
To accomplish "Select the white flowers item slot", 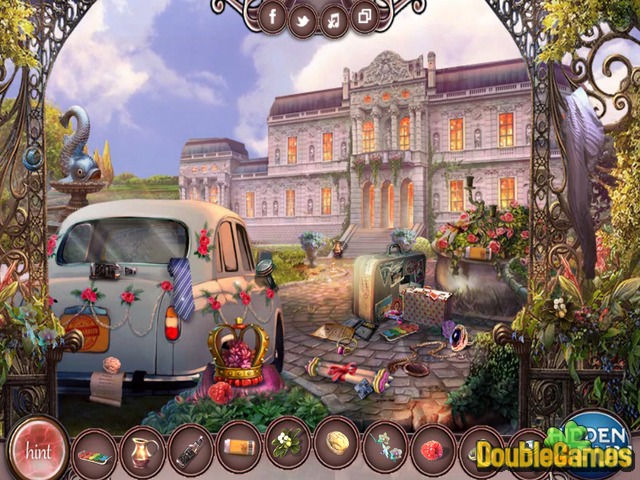I will [x=287, y=450].
